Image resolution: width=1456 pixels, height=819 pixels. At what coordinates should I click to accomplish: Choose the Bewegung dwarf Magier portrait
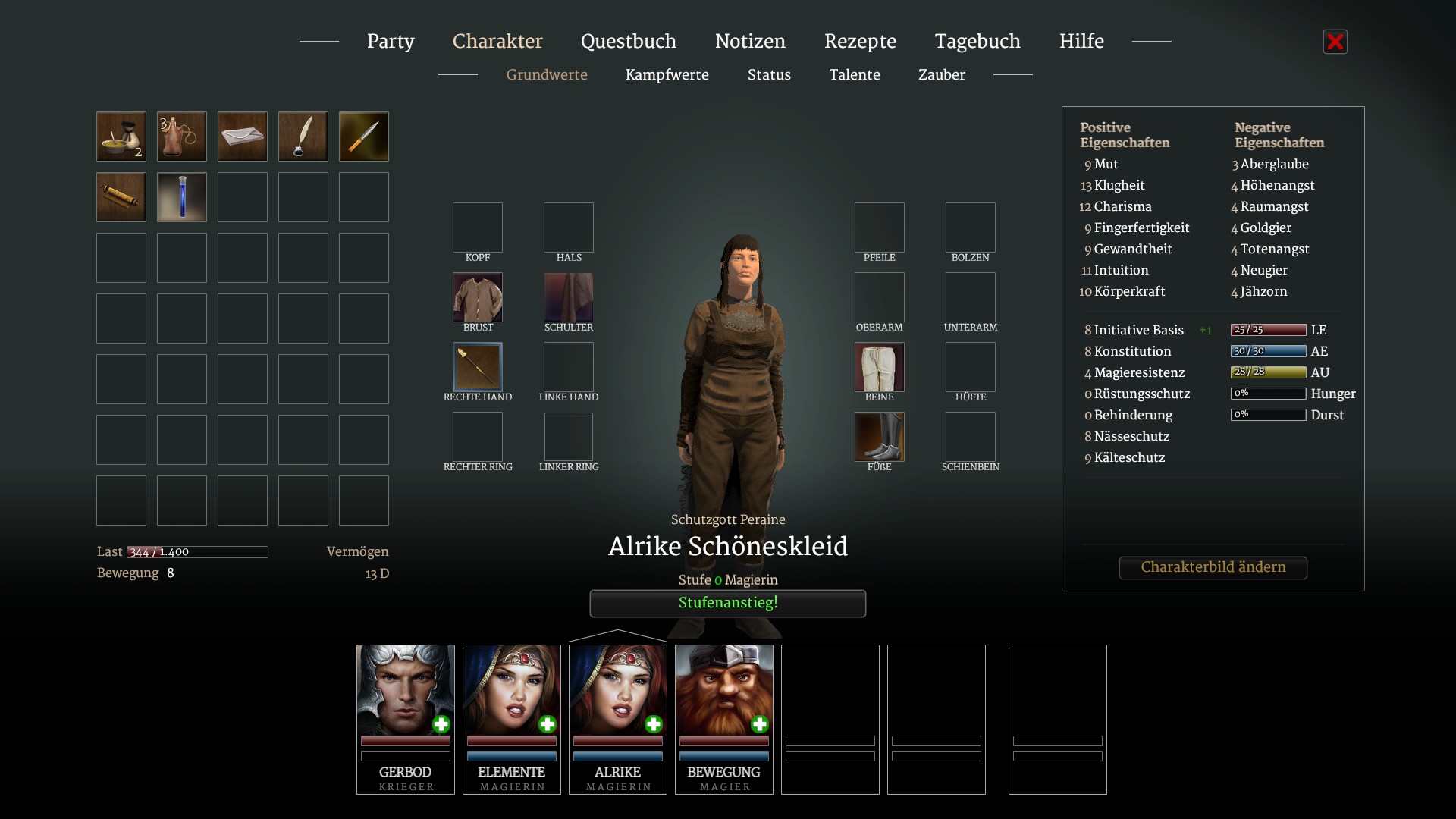[724, 690]
